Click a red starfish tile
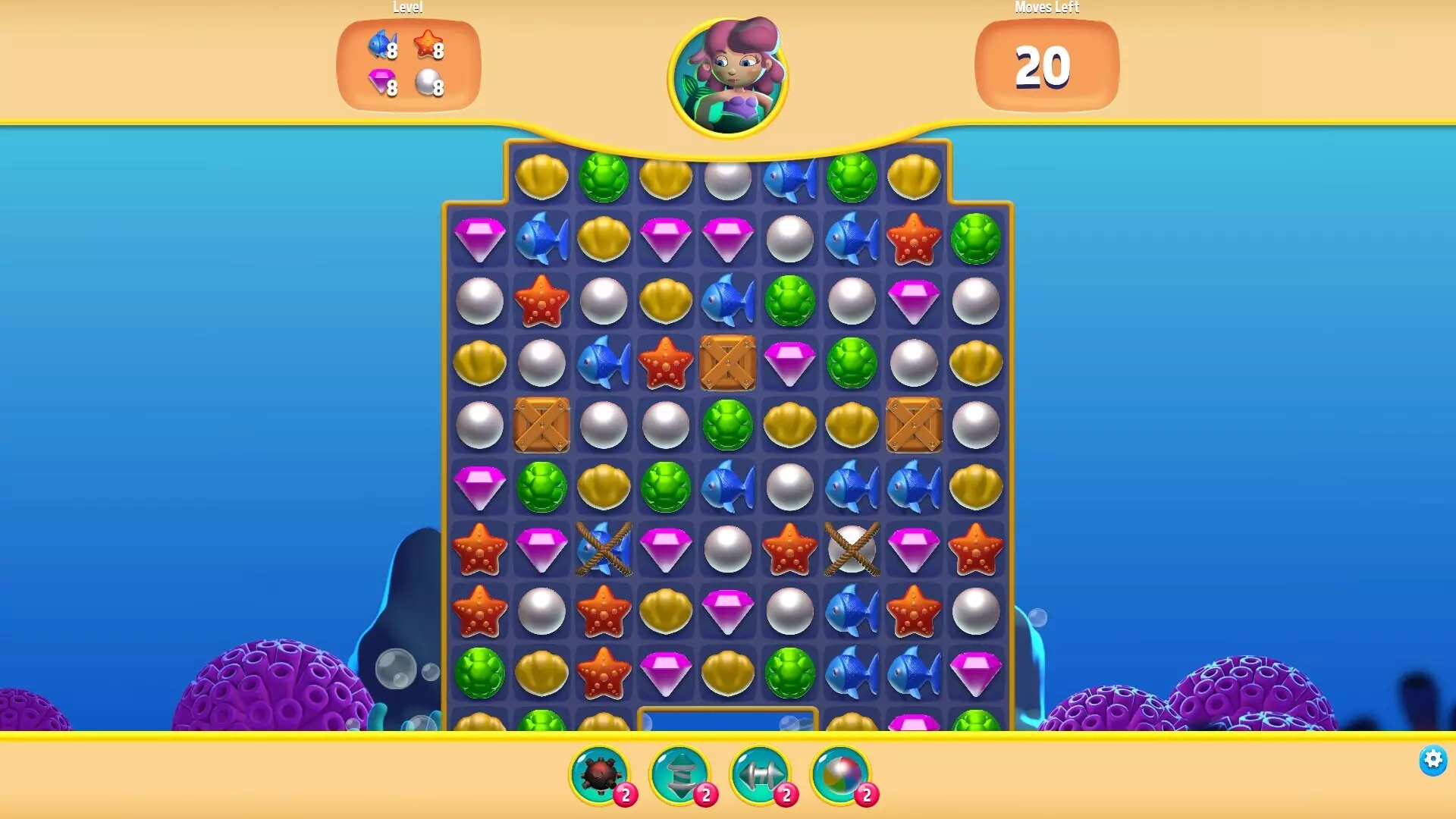Screen dimensions: 1456x819 pos(541,300)
